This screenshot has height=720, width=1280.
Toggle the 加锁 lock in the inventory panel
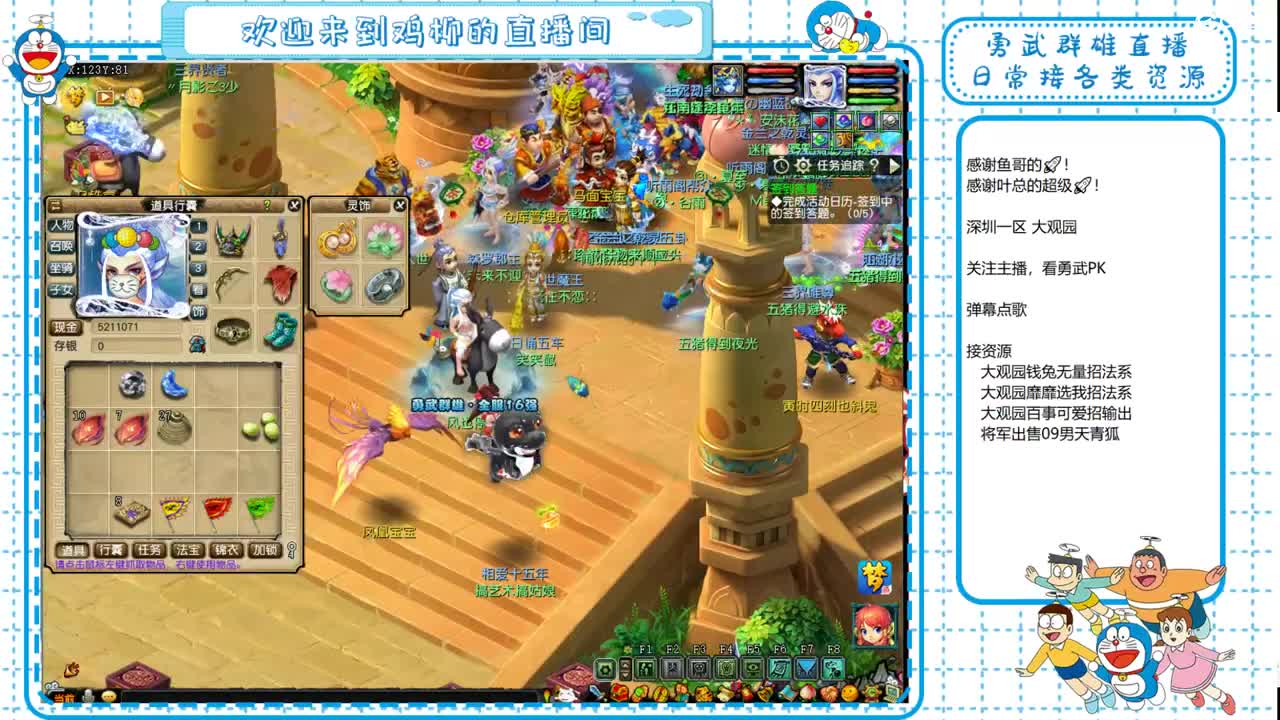(263, 550)
